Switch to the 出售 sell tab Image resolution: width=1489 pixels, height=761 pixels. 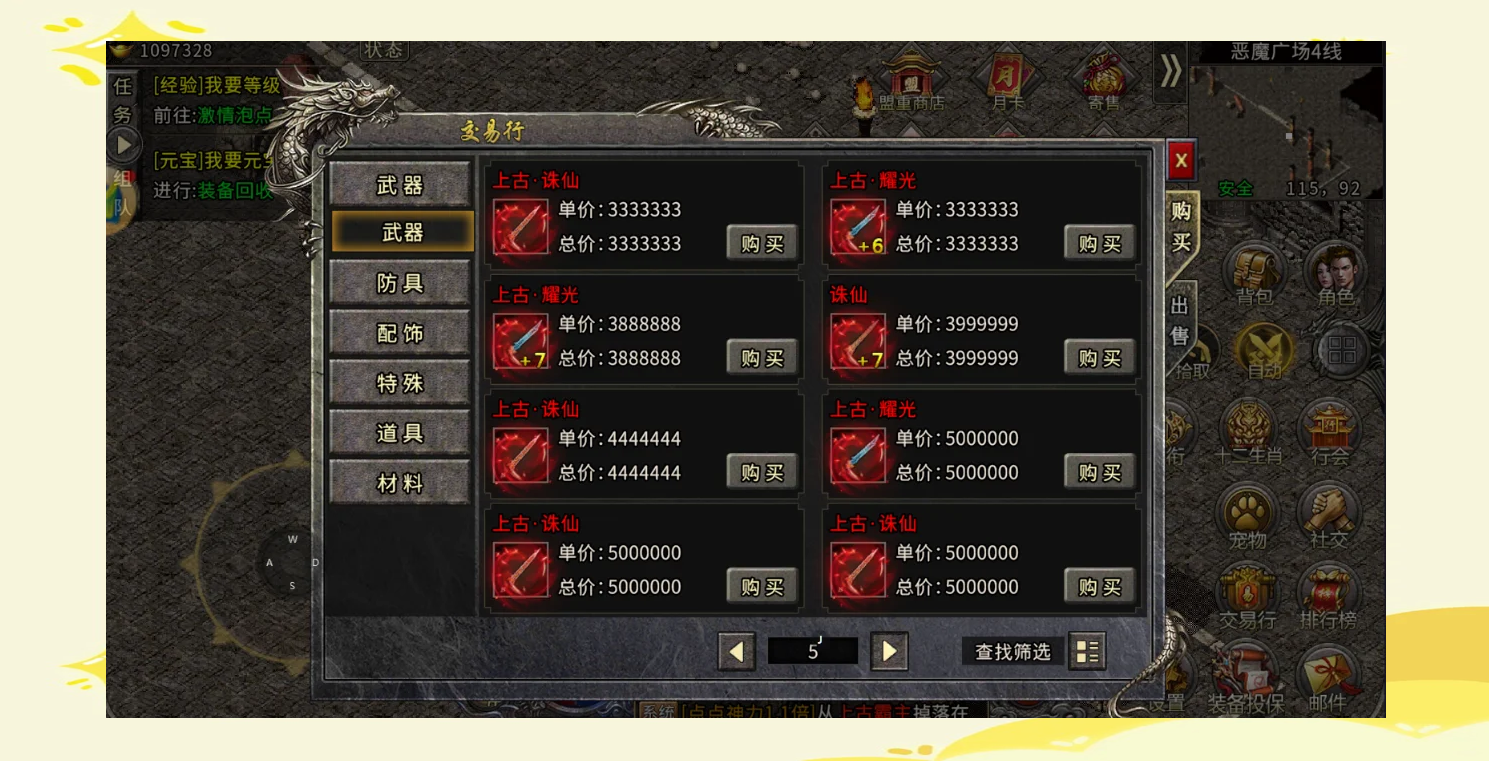click(x=1180, y=320)
